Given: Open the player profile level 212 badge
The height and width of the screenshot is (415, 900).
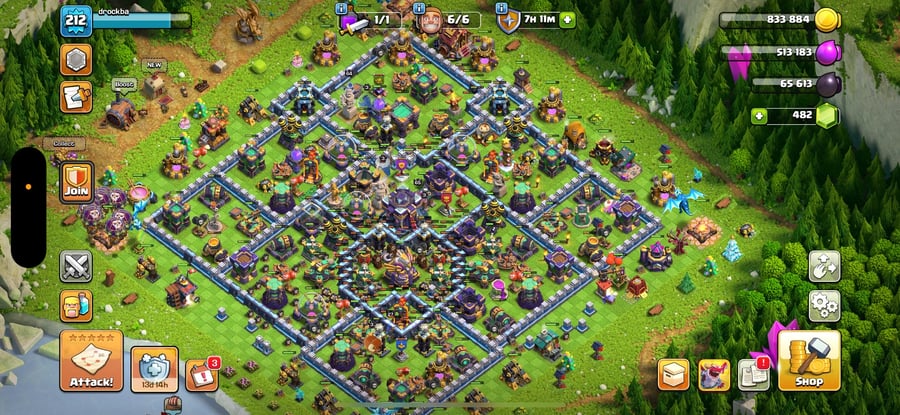Looking at the screenshot, I should click(x=76, y=20).
